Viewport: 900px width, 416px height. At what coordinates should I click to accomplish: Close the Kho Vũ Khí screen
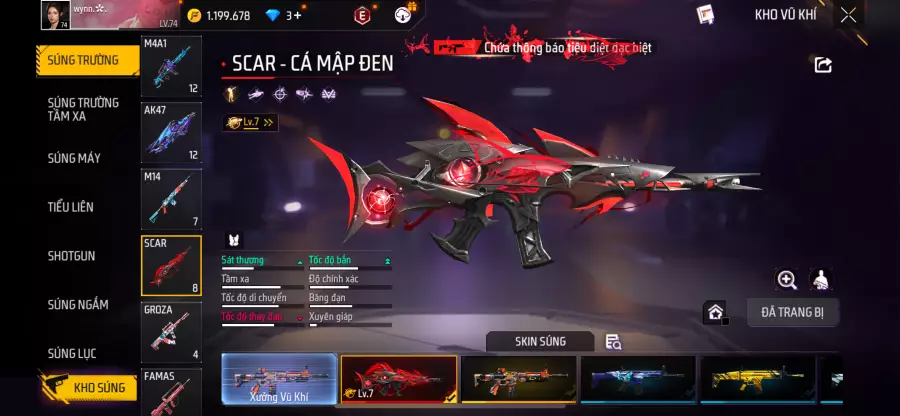(x=848, y=15)
